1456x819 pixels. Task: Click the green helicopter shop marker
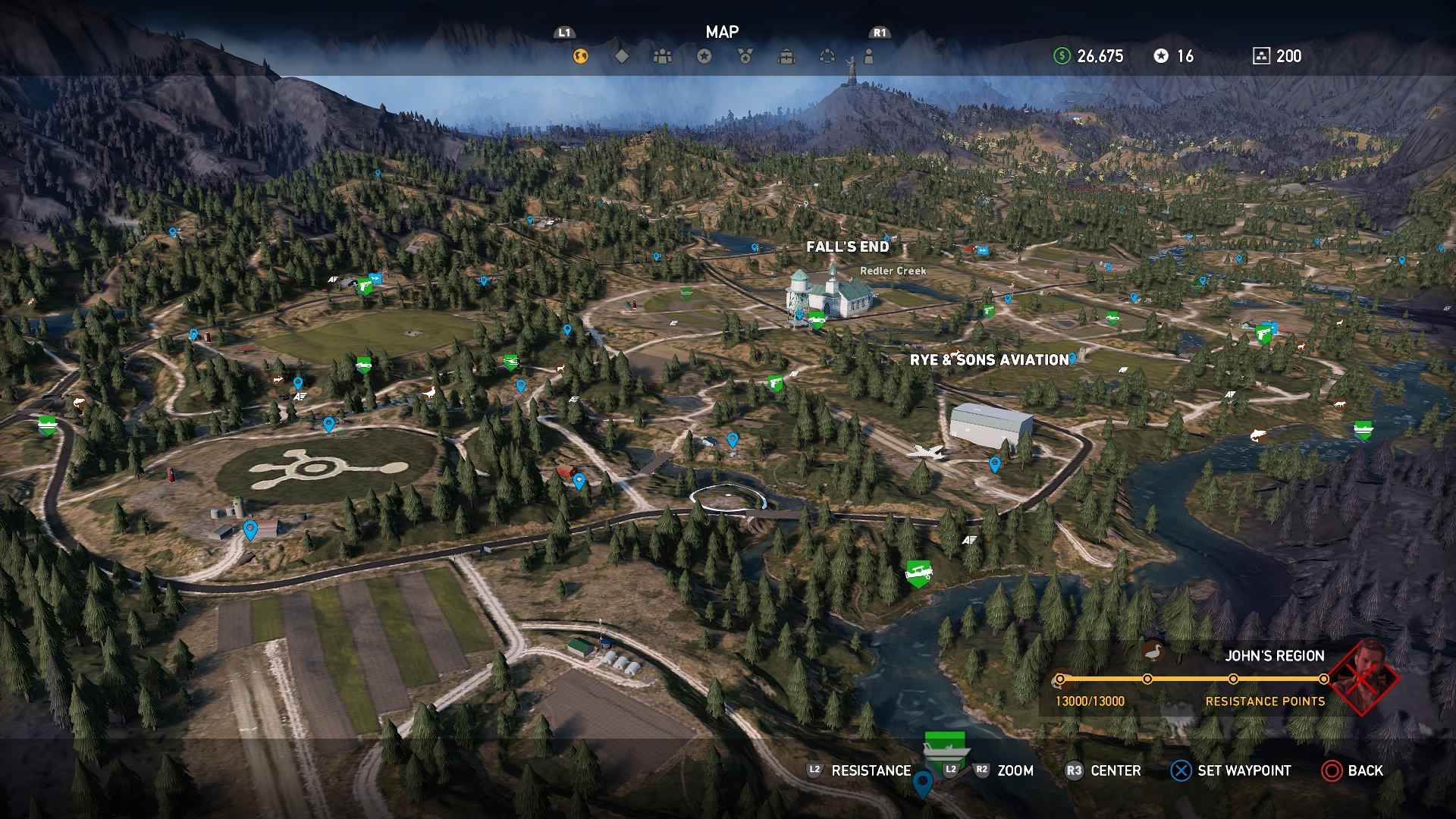510,362
